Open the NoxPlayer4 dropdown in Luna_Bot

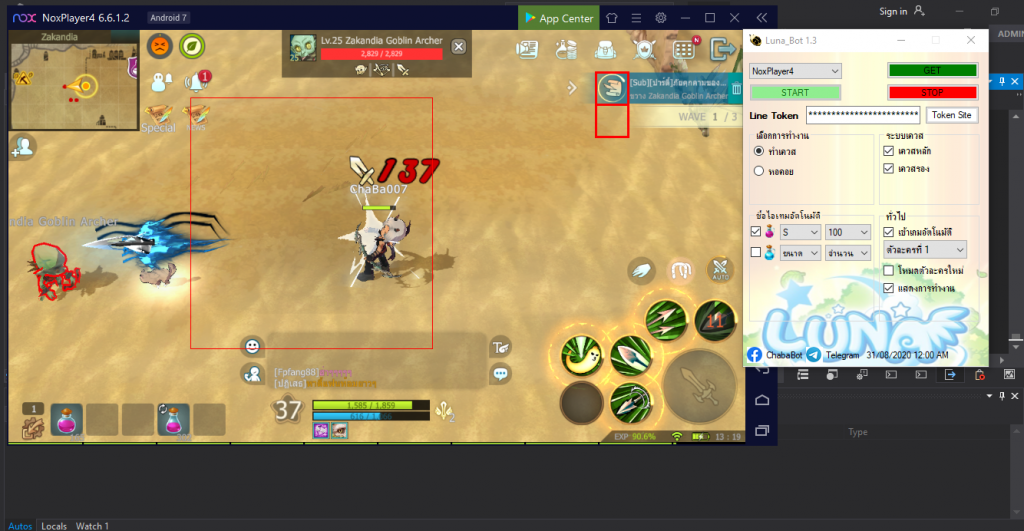(796, 71)
